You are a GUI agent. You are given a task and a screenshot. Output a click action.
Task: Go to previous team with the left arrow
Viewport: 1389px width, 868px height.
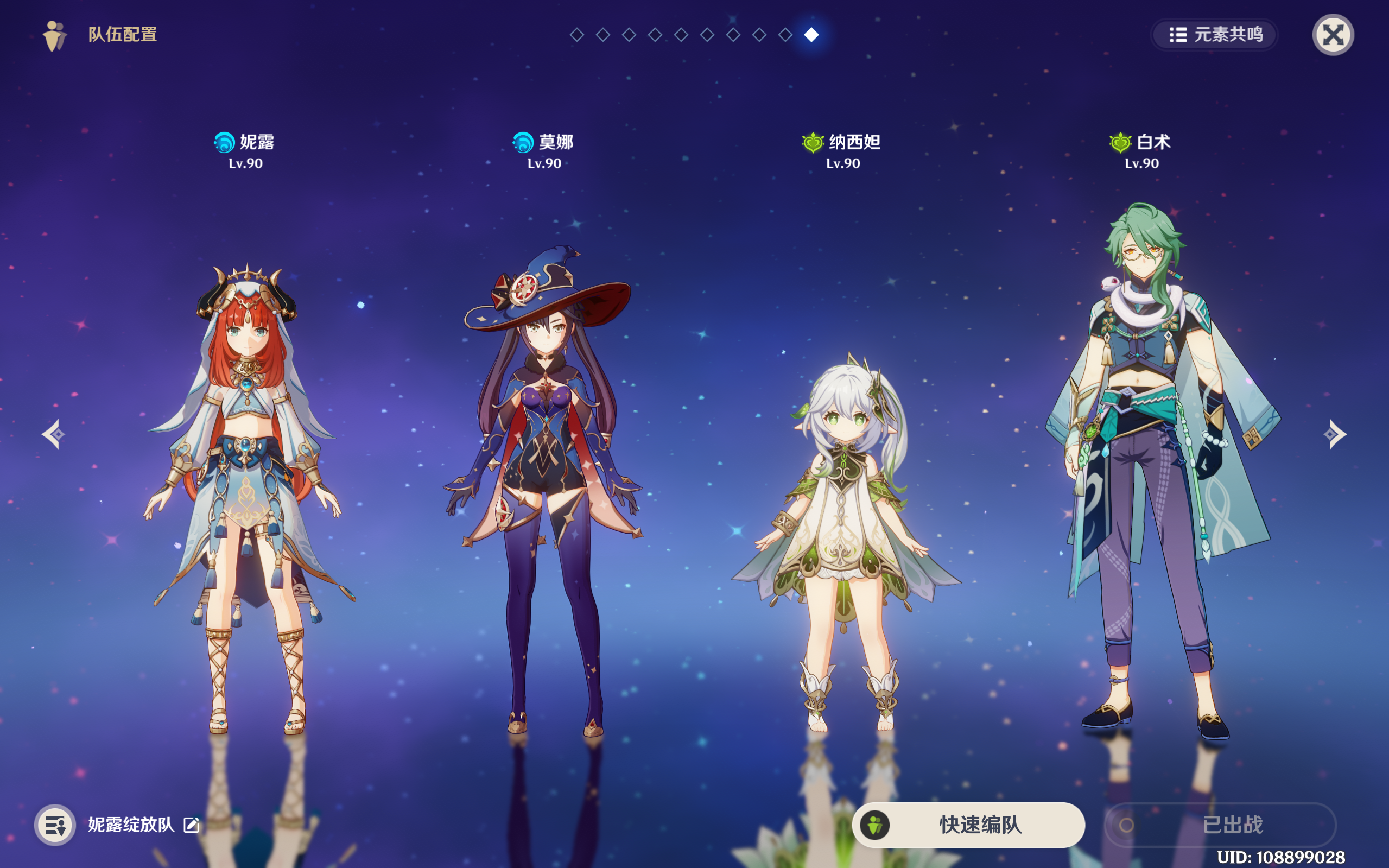(x=54, y=434)
